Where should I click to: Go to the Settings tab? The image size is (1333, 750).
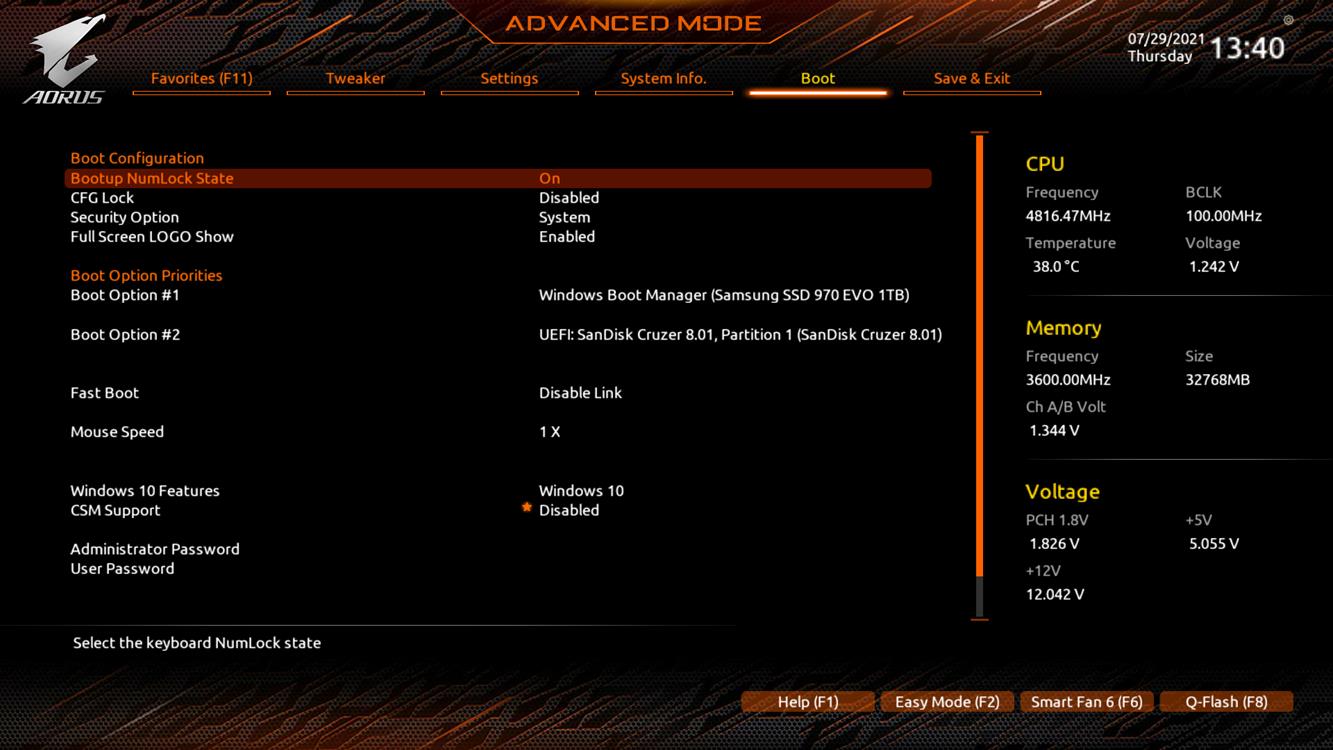509,78
